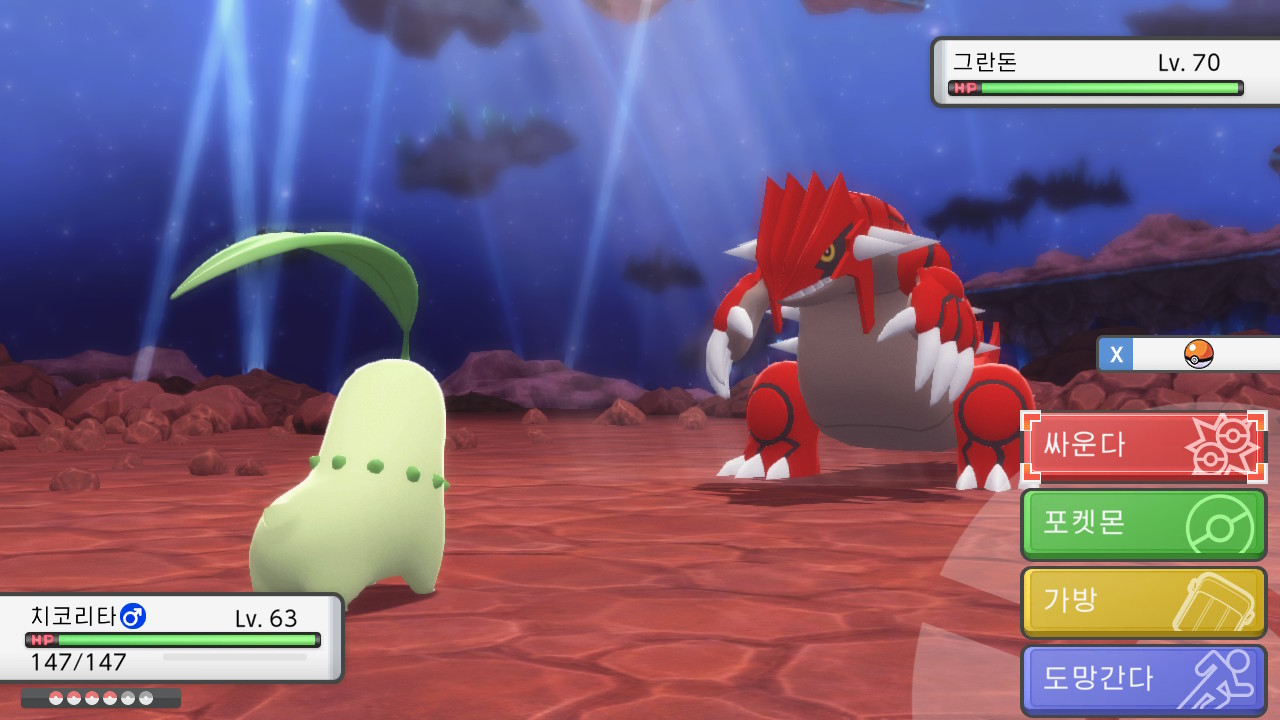This screenshot has width=1280, height=720.
Task: Open the green 포켓몬 party menu
Action: click(x=1143, y=524)
